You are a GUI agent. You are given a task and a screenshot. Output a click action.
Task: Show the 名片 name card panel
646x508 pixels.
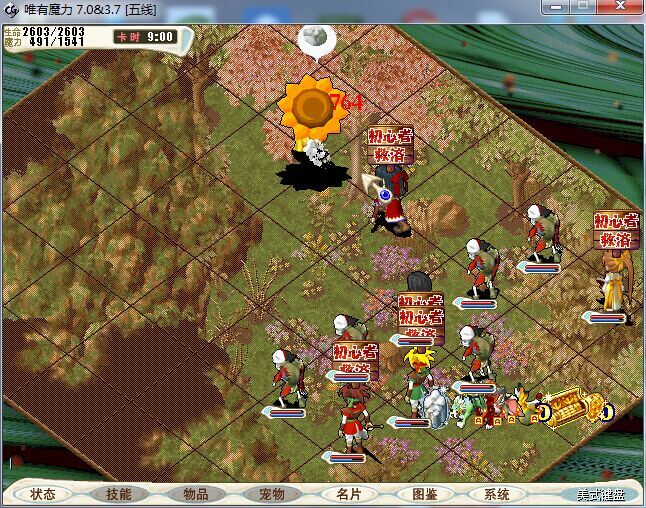348,494
